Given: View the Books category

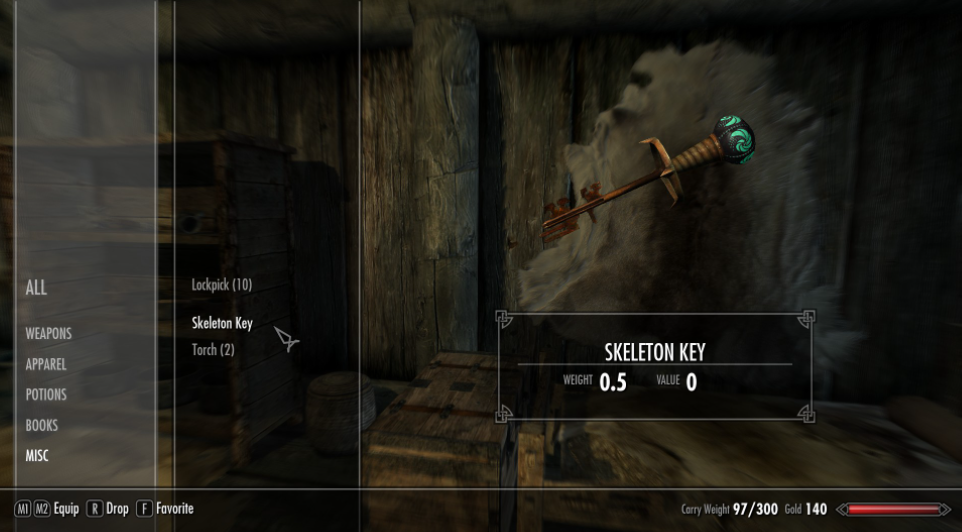Looking at the screenshot, I should click(x=42, y=425).
